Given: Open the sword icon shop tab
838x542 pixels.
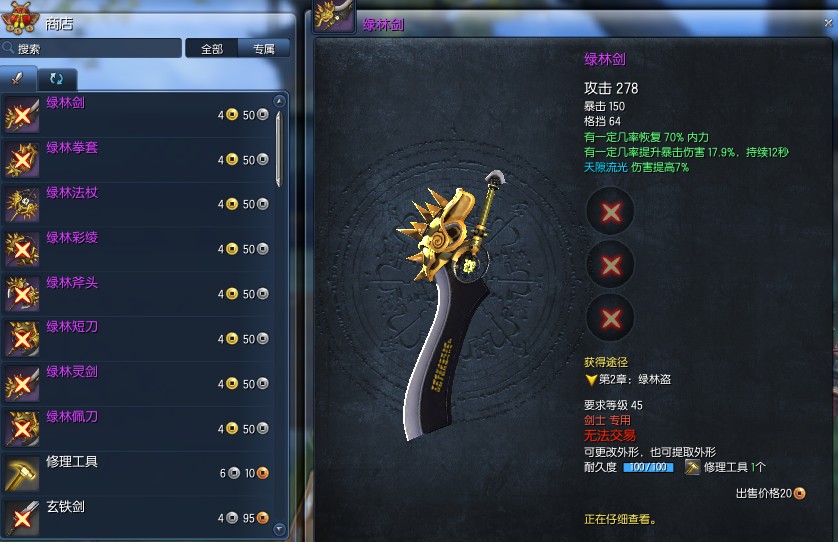Looking at the screenshot, I should (18, 78).
